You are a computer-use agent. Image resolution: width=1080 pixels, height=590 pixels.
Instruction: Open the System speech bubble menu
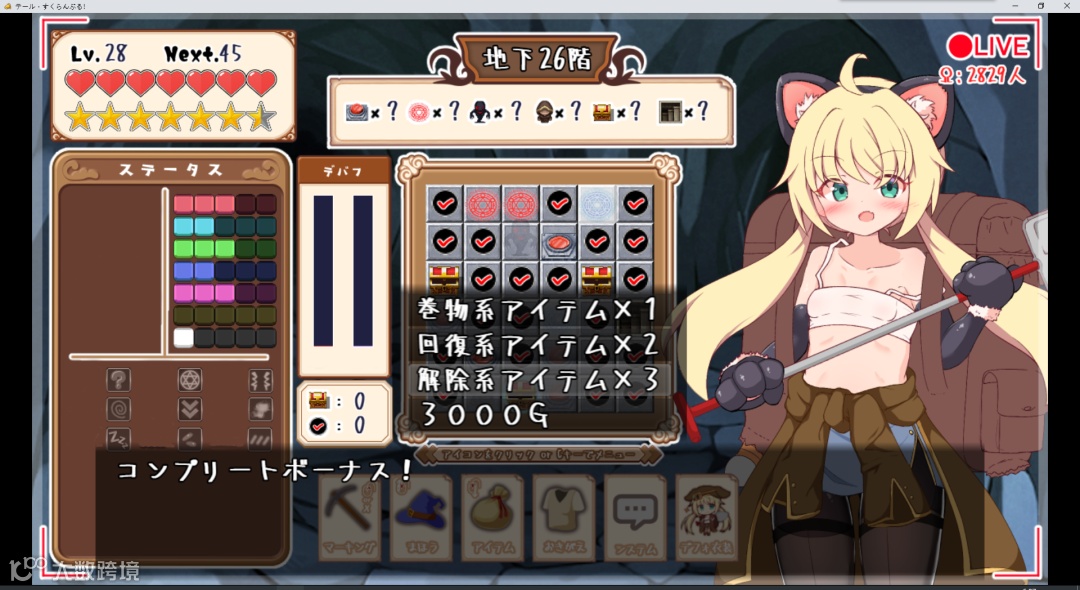tap(634, 518)
